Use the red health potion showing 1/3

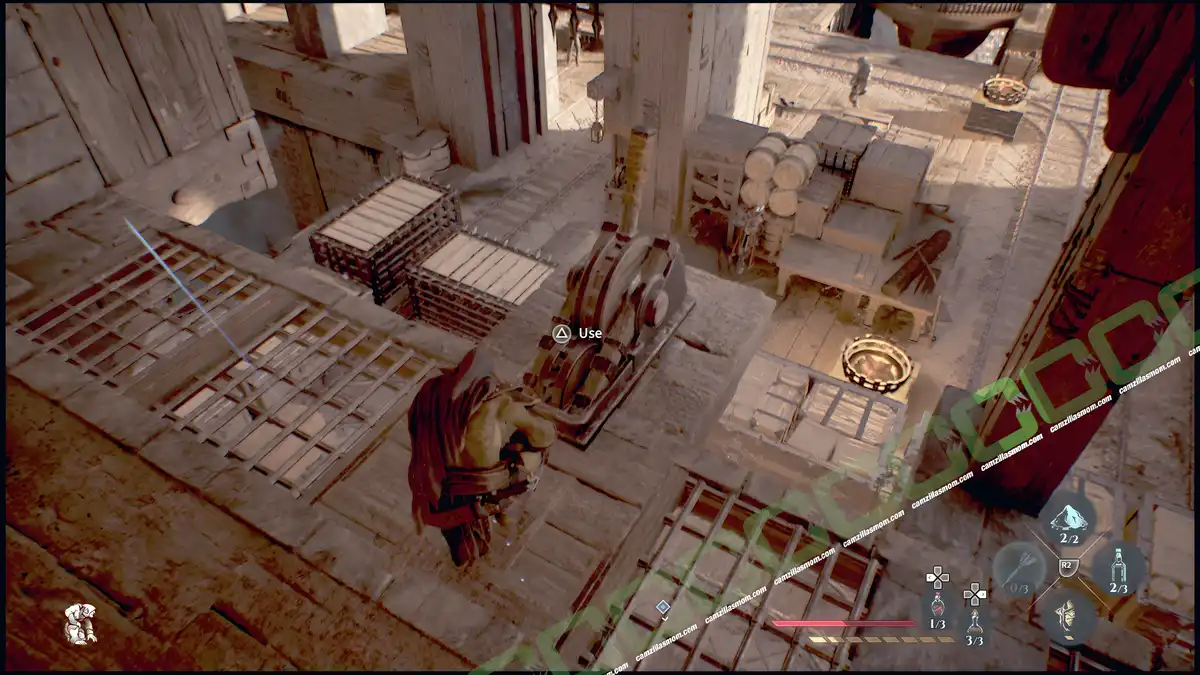(937, 608)
